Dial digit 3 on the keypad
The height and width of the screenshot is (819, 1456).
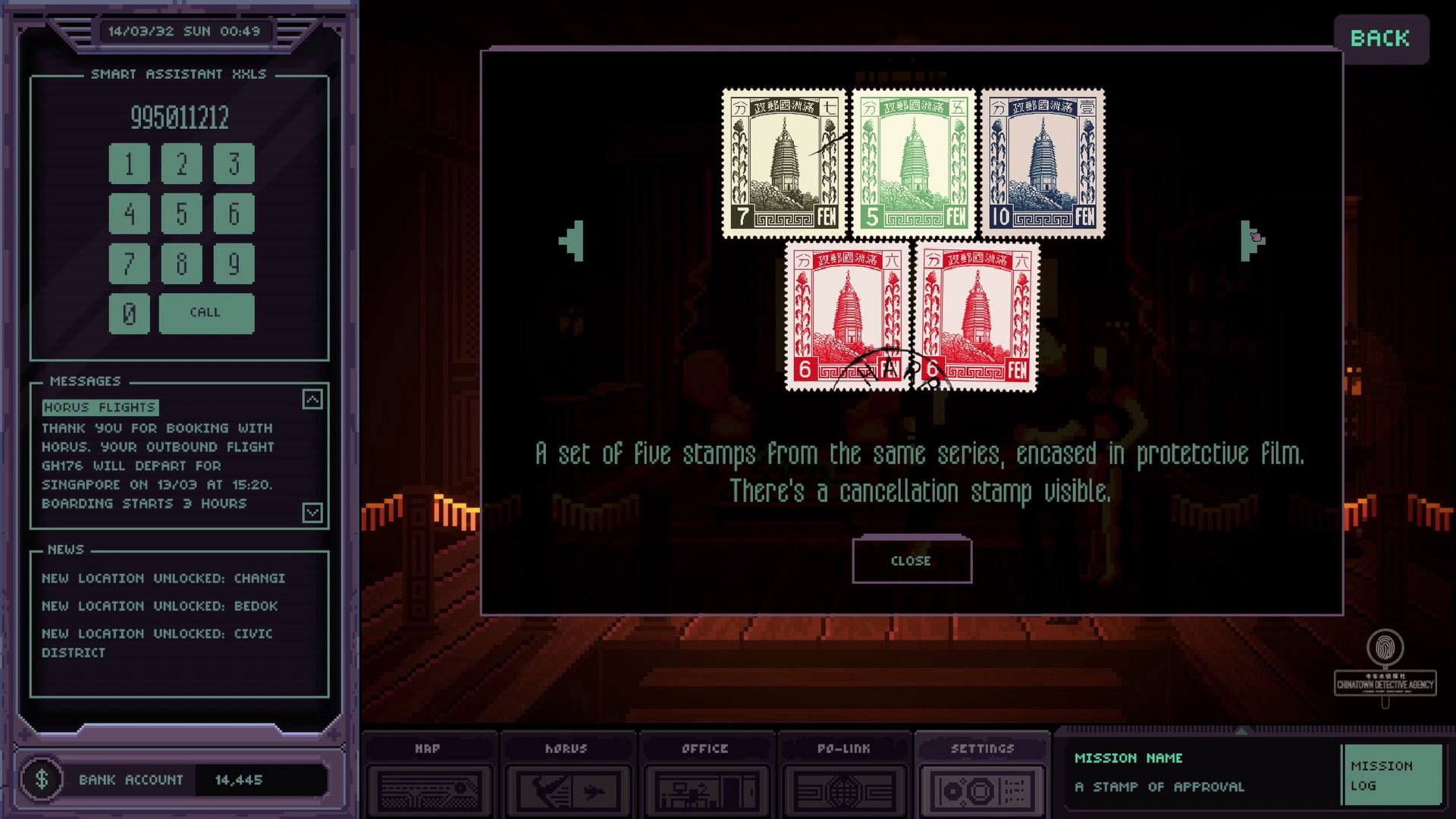click(234, 164)
